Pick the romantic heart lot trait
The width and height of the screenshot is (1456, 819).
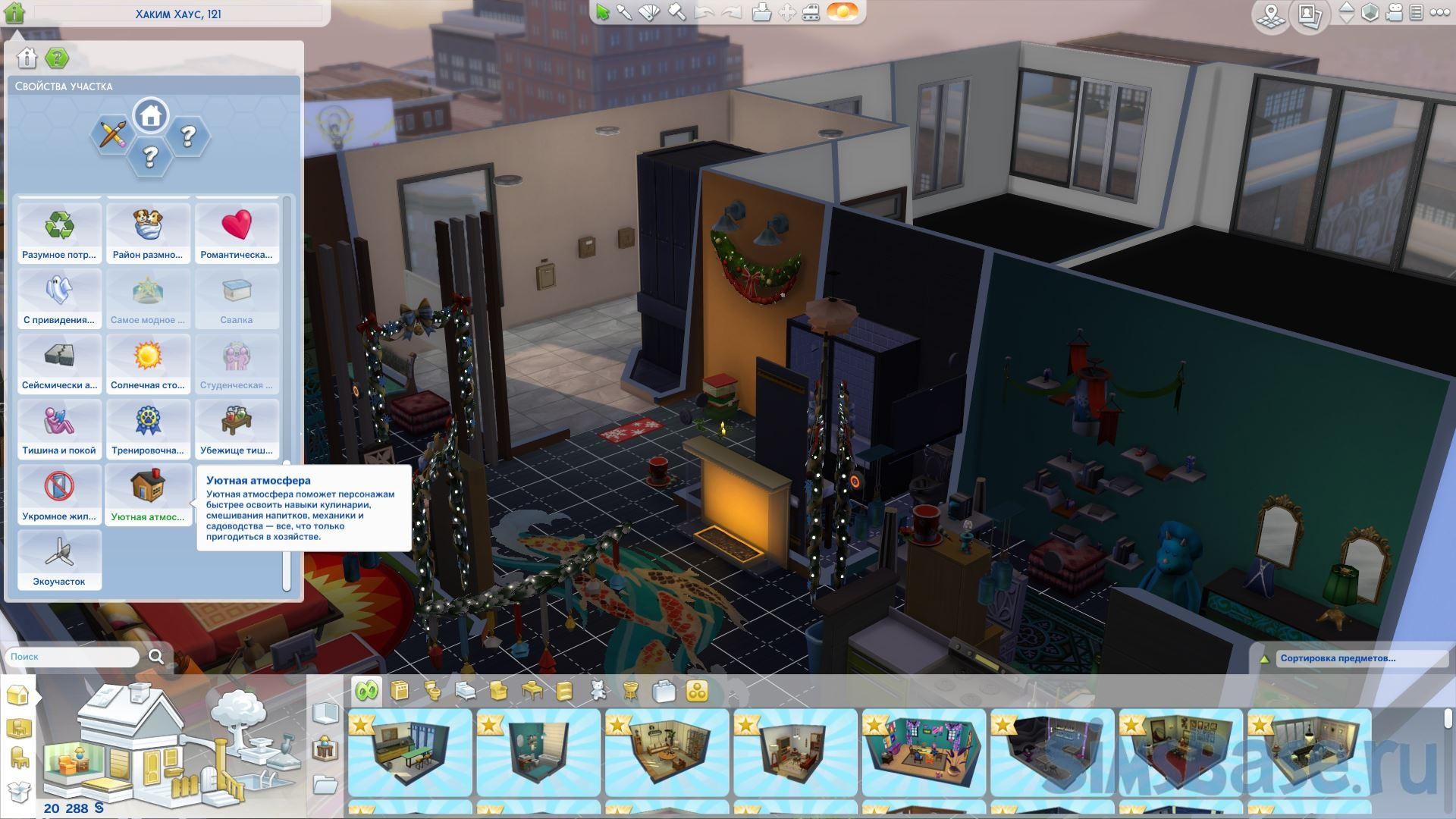pos(237,232)
